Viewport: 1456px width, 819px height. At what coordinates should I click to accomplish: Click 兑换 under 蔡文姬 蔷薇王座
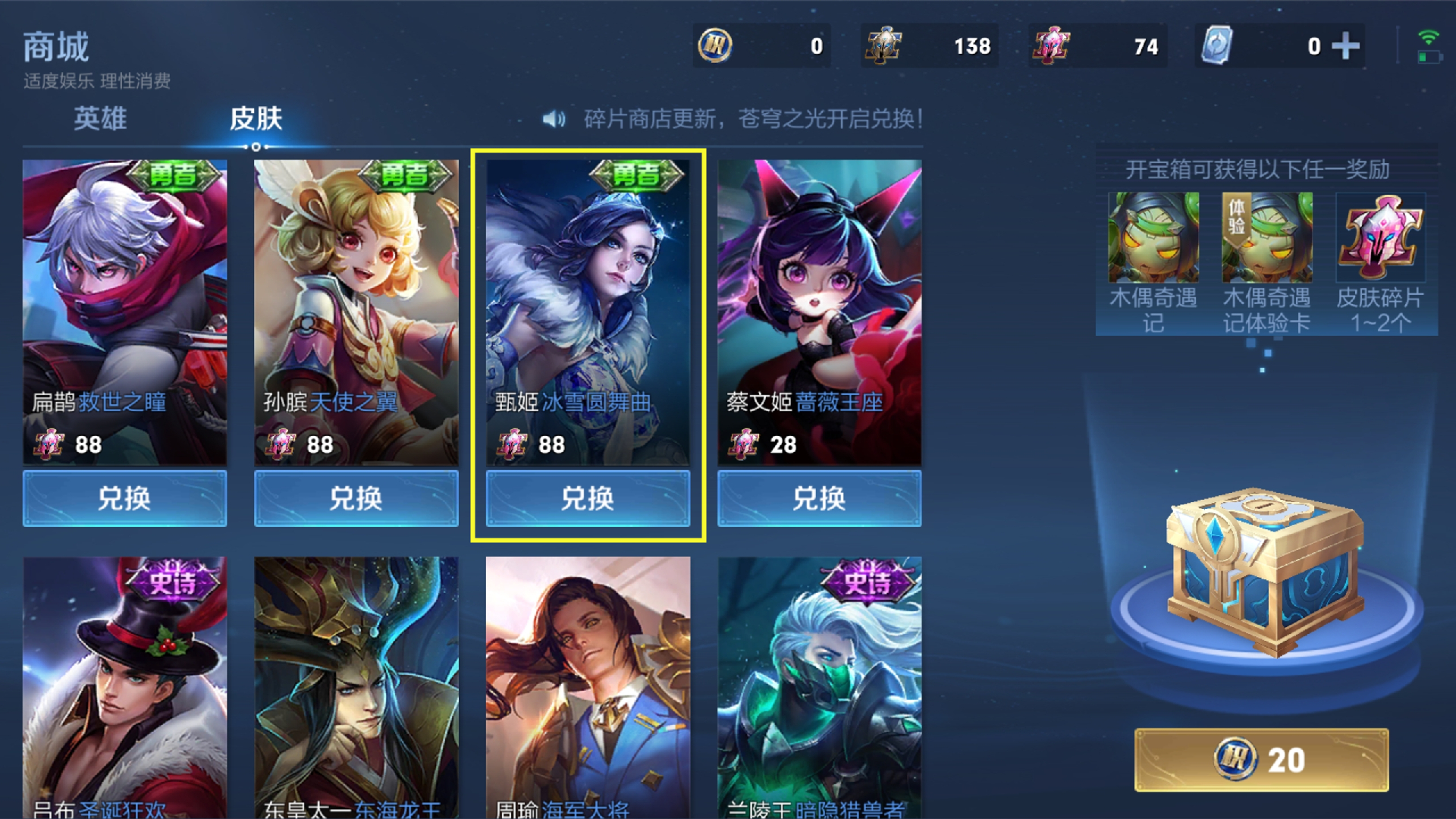[818, 499]
